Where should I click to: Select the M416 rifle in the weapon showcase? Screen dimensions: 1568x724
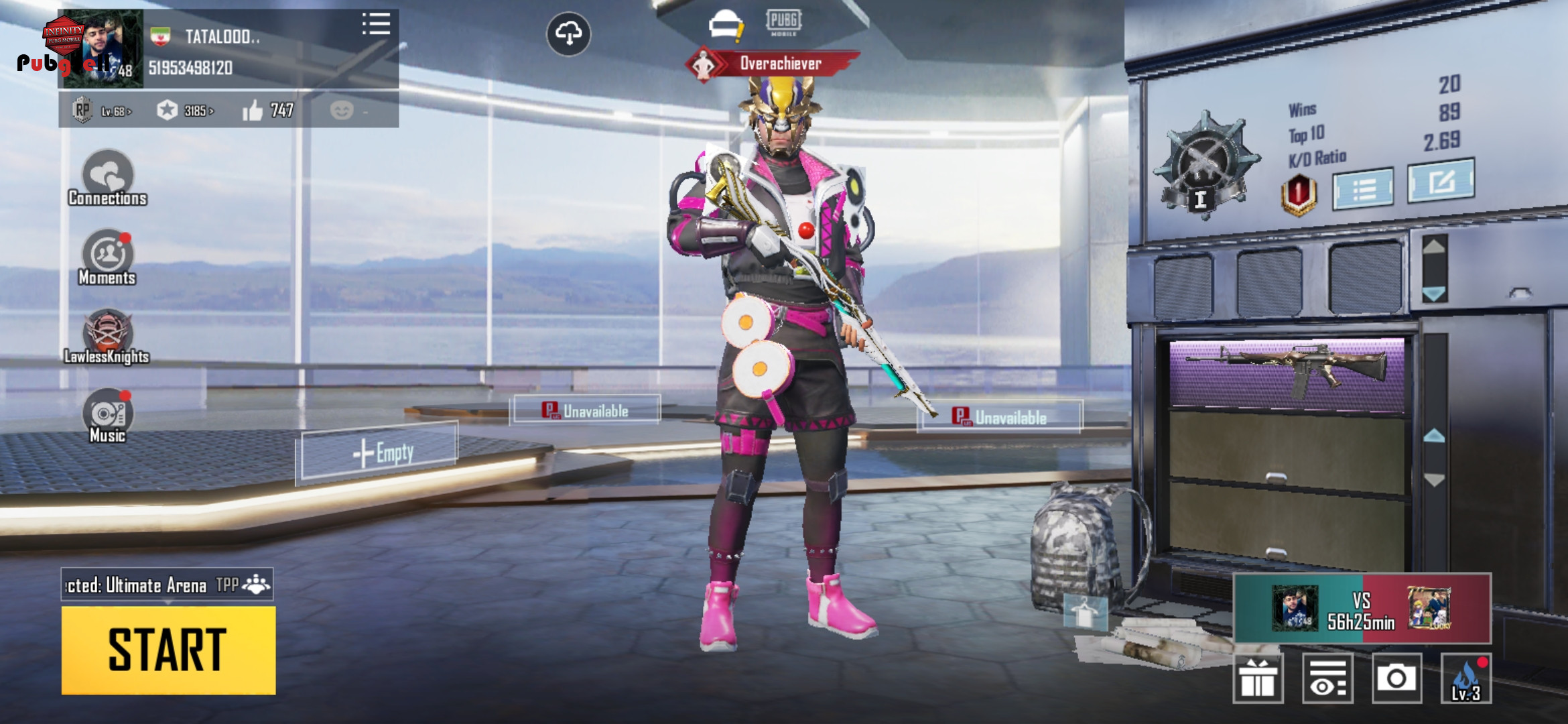click(1287, 371)
